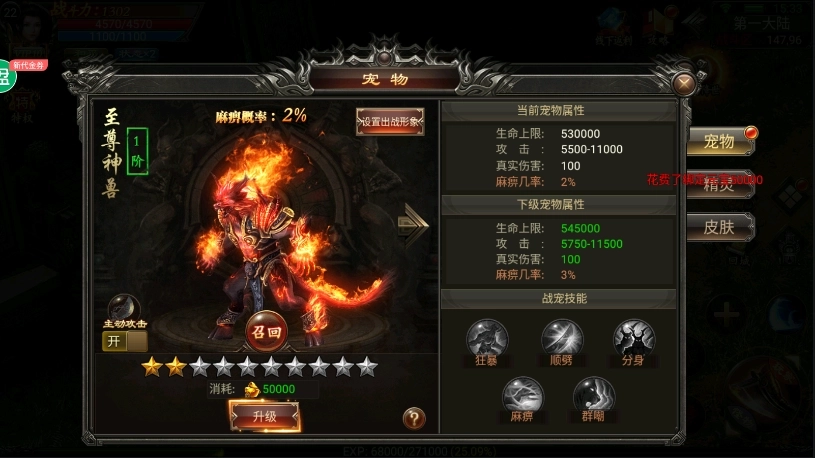815x458 pixels.
Task: Select the 群嘲 pet skill icon
Action: [x=594, y=395]
